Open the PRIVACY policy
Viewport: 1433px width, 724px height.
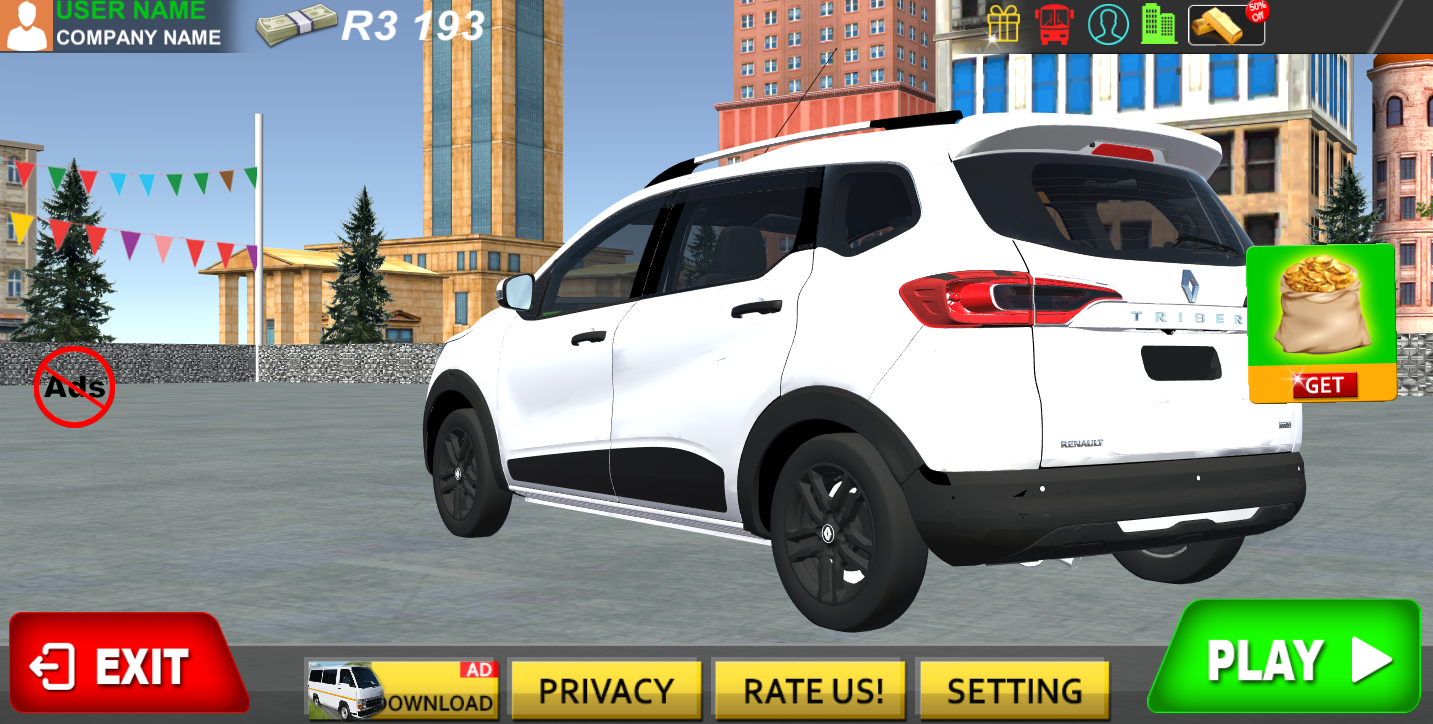606,689
